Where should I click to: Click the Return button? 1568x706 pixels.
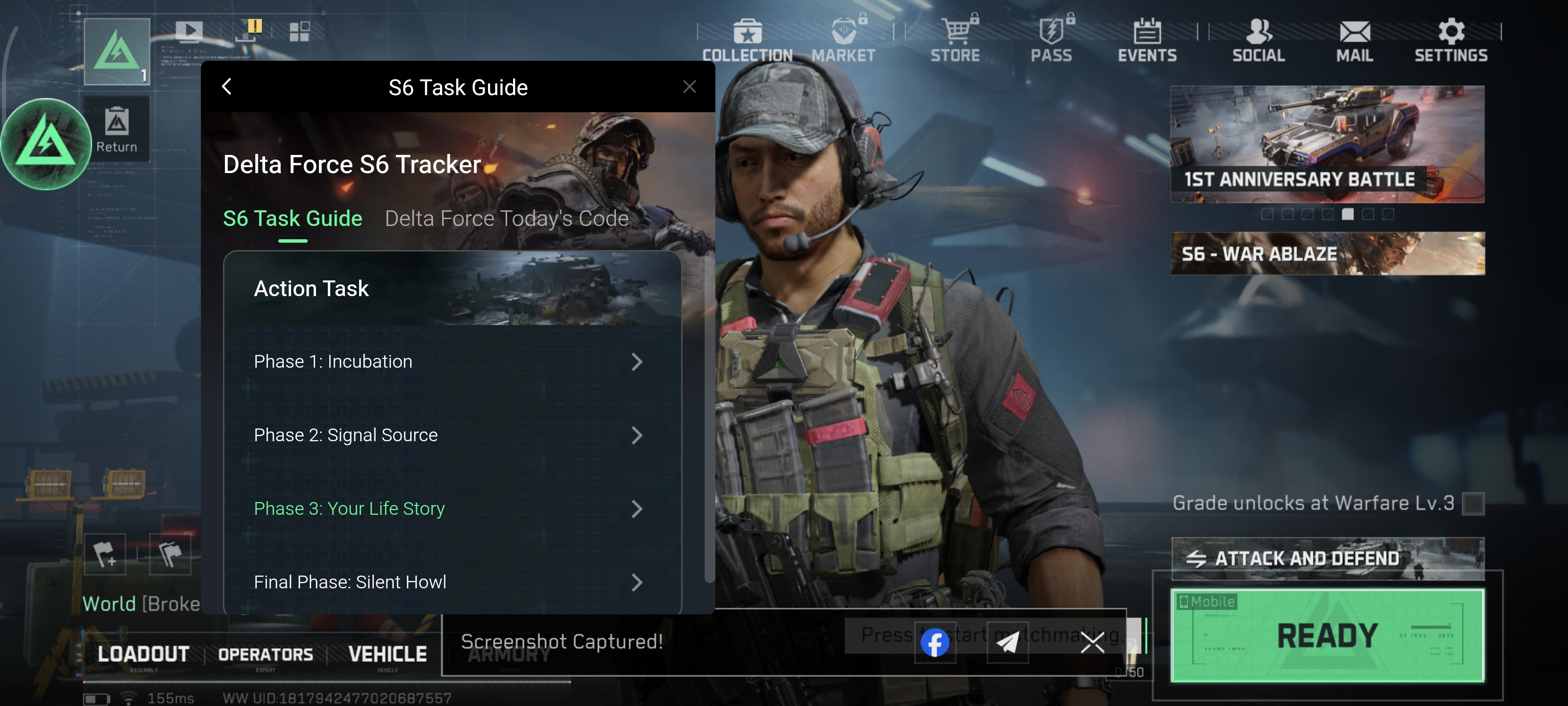click(x=116, y=129)
